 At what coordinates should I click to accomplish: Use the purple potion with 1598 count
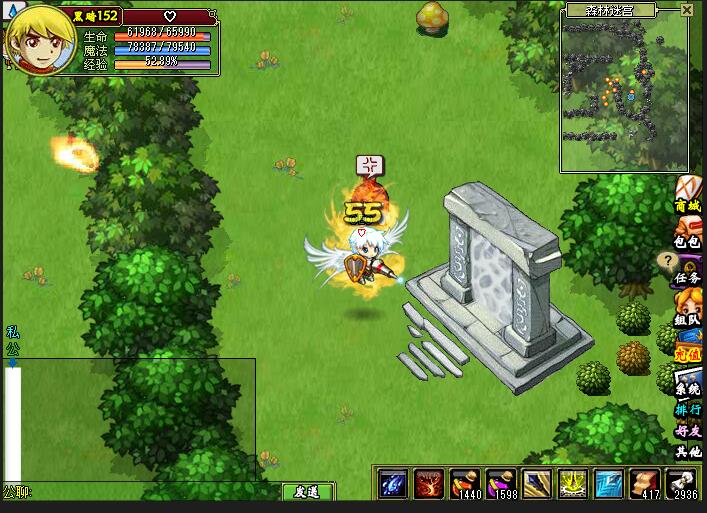tap(501, 483)
